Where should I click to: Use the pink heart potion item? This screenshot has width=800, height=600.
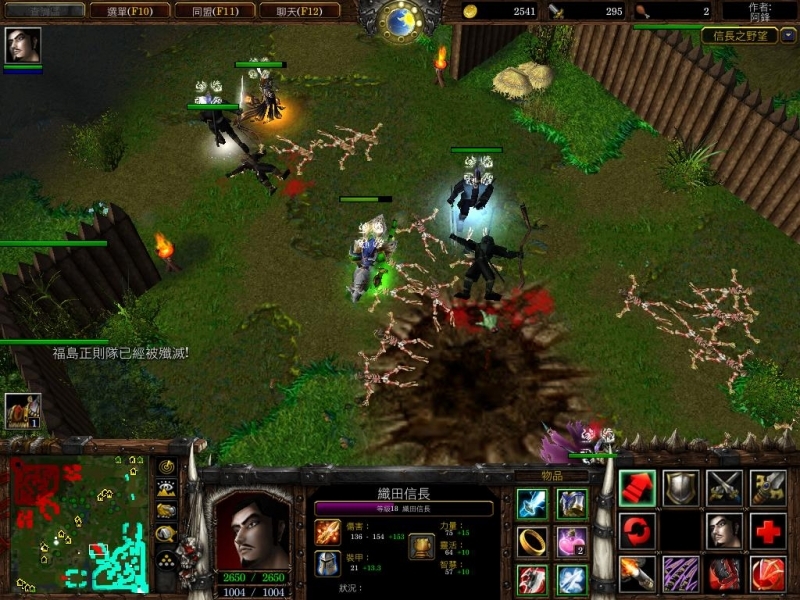pyautogui.click(x=572, y=541)
